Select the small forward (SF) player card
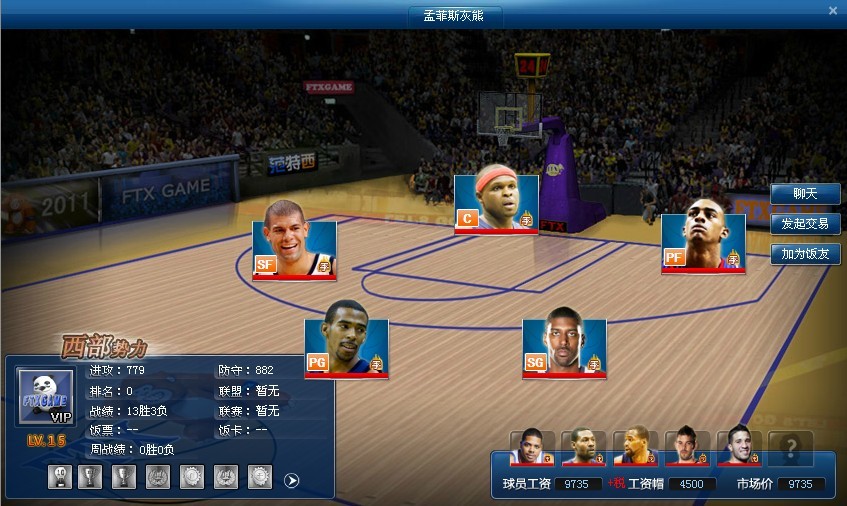The height and width of the screenshot is (506, 847). coord(294,249)
